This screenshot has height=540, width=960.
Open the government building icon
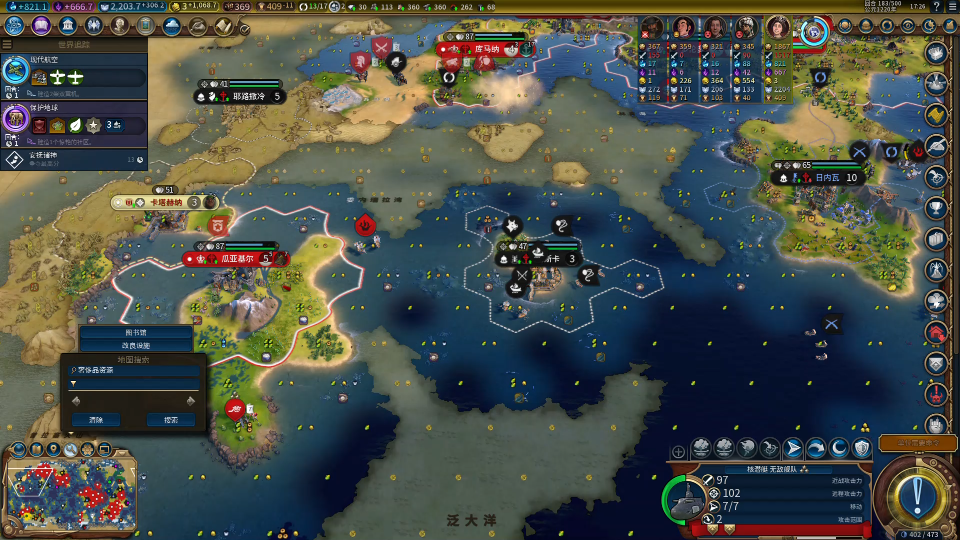[x=68, y=25]
